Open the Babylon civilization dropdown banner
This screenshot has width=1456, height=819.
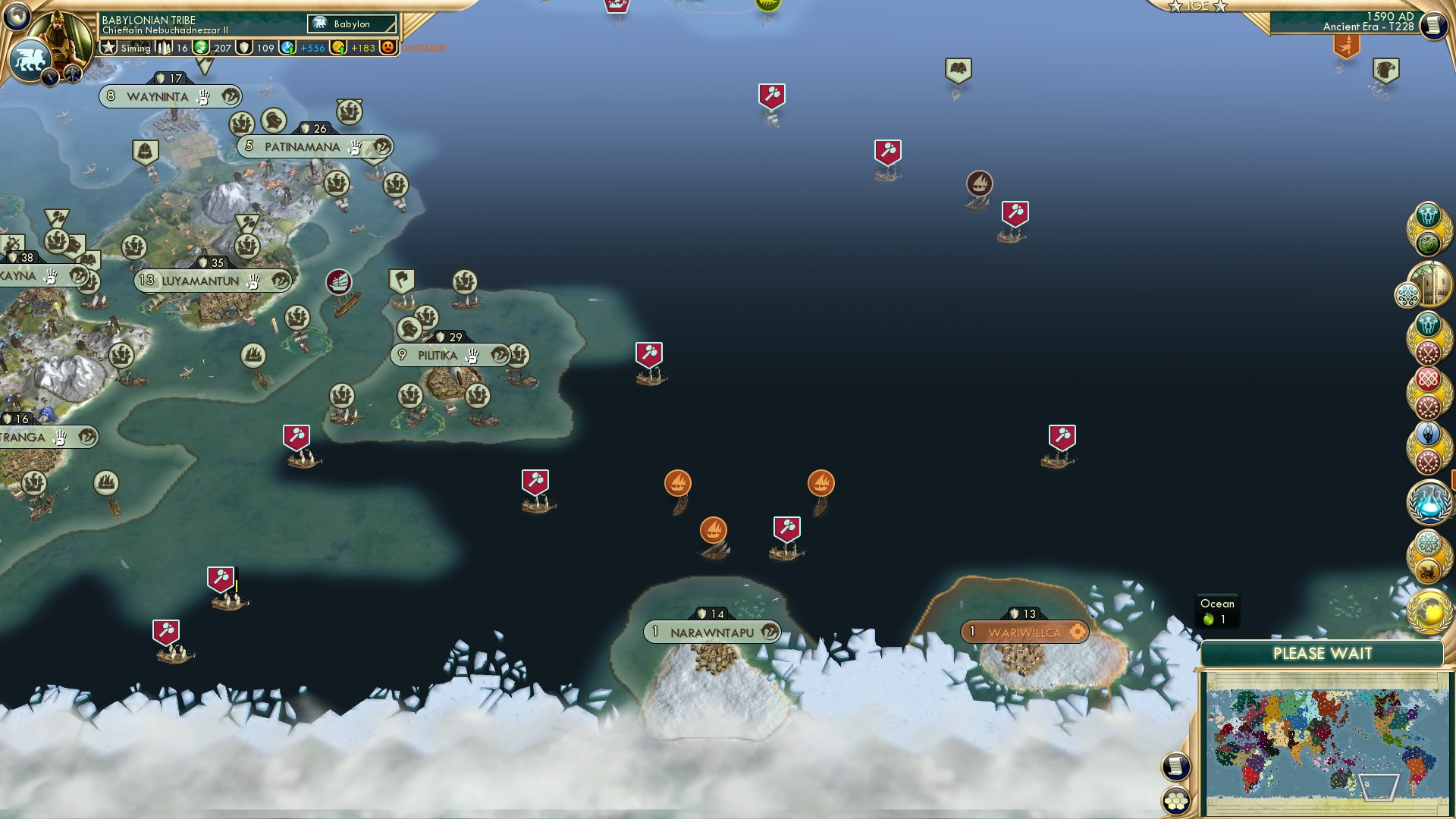click(352, 24)
